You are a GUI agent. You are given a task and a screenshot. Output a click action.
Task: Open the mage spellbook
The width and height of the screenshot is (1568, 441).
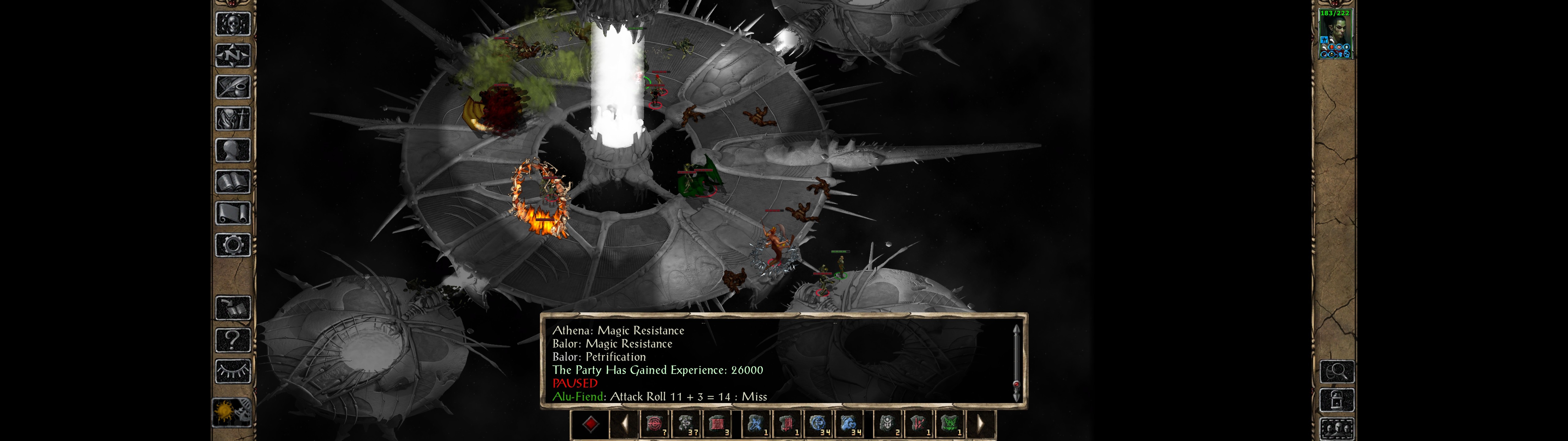pos(233,182)
